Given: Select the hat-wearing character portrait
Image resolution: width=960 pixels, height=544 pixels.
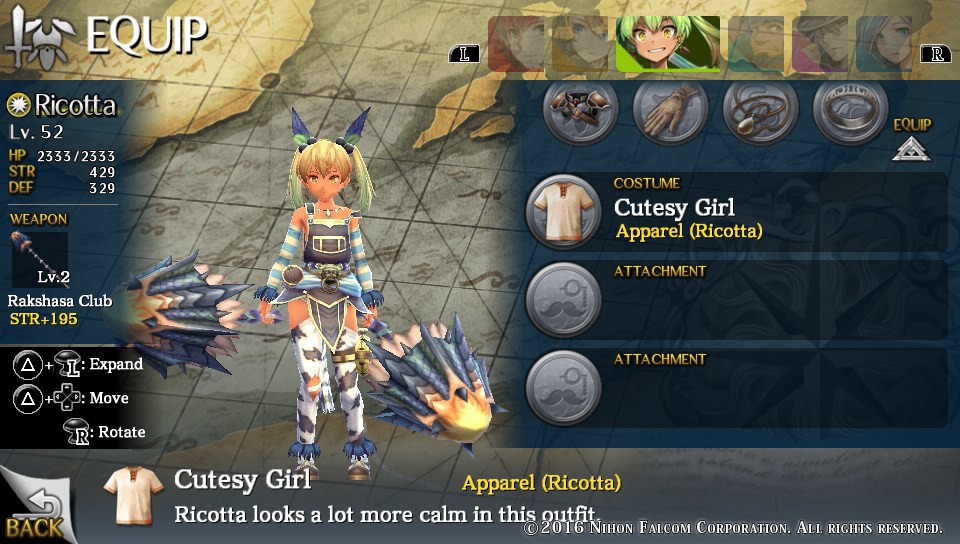Looking at the screenshot, I should [x=821, y=44].
